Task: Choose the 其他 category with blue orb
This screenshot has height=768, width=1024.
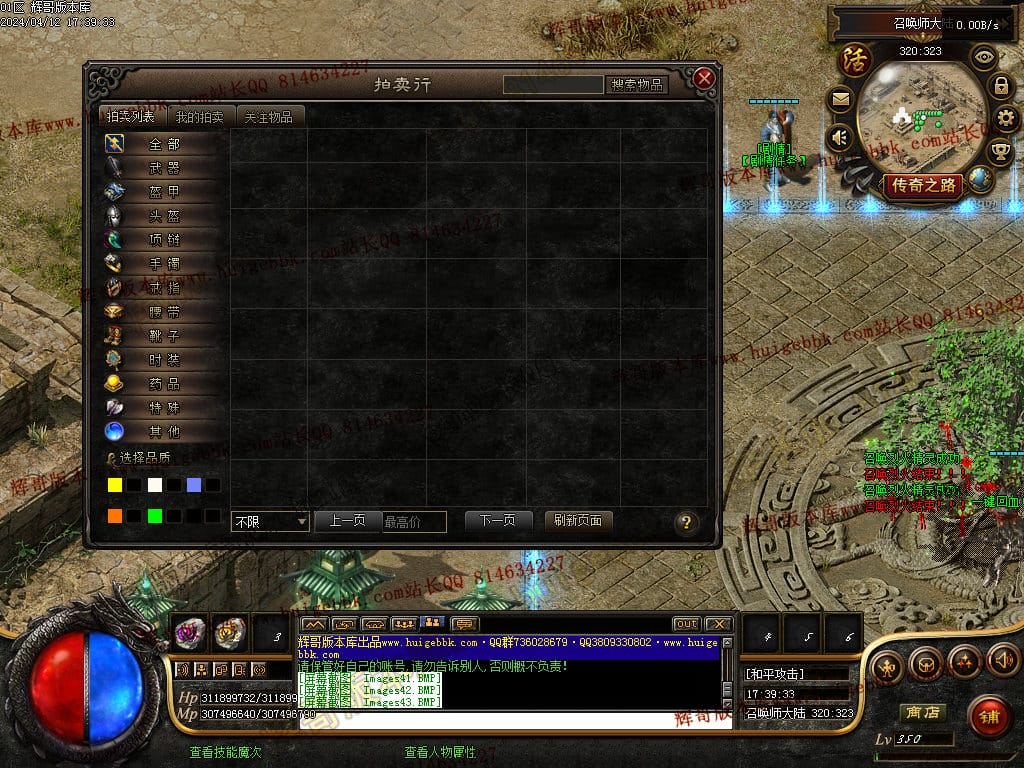Action: tap(163, 432)
